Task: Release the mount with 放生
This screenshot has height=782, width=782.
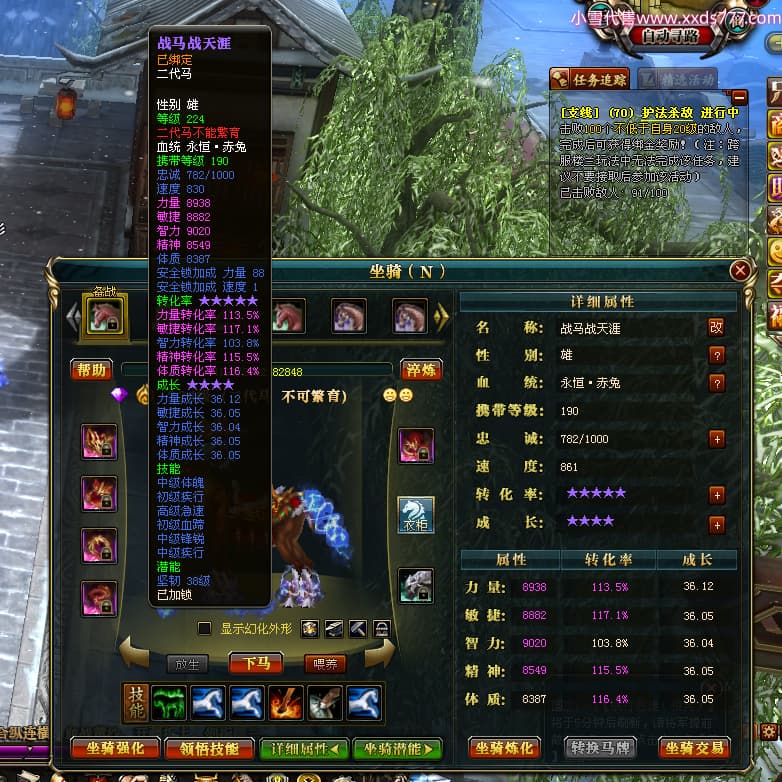Action: 187,663
